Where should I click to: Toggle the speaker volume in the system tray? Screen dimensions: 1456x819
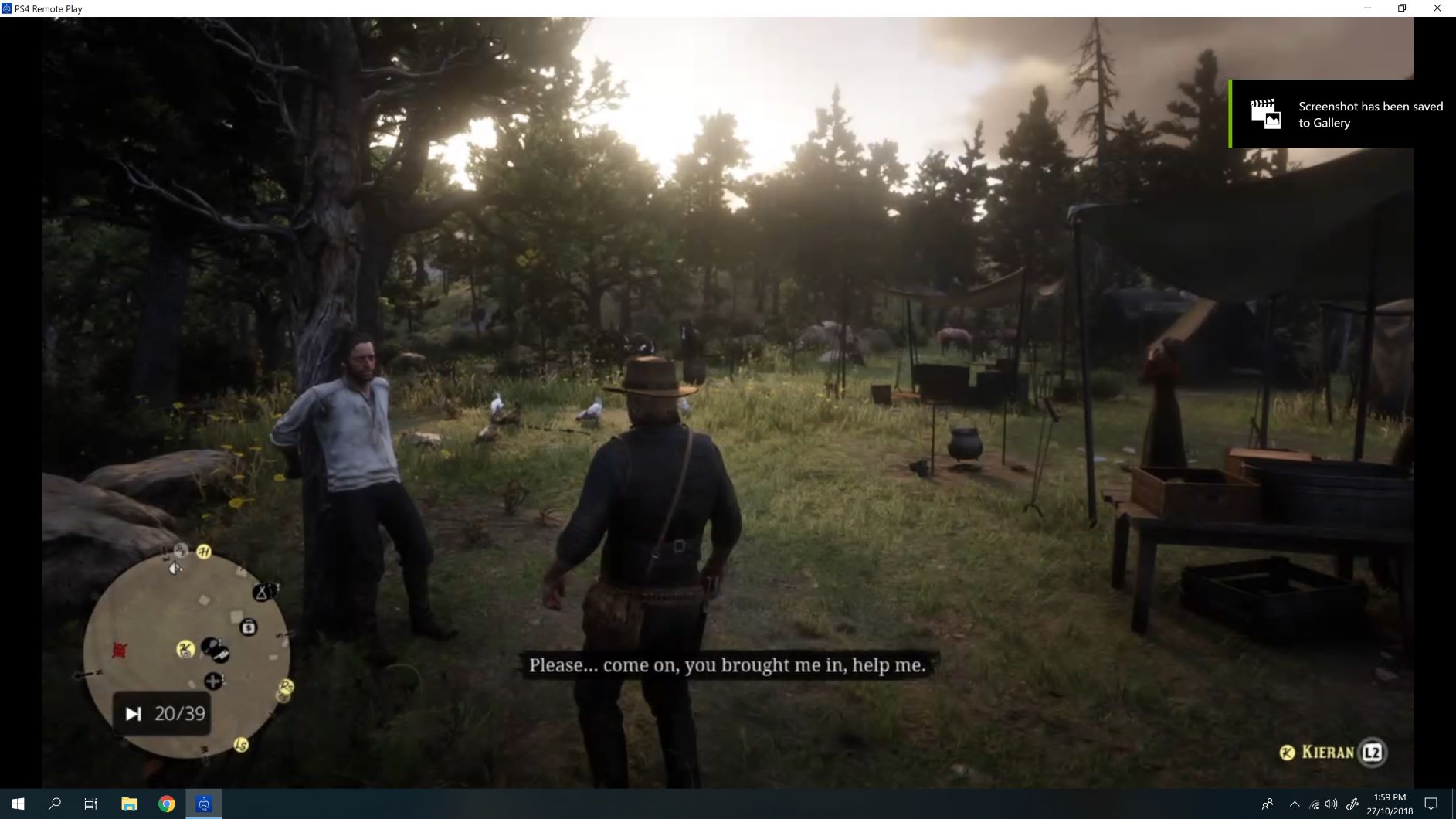tap(1332, 804)
